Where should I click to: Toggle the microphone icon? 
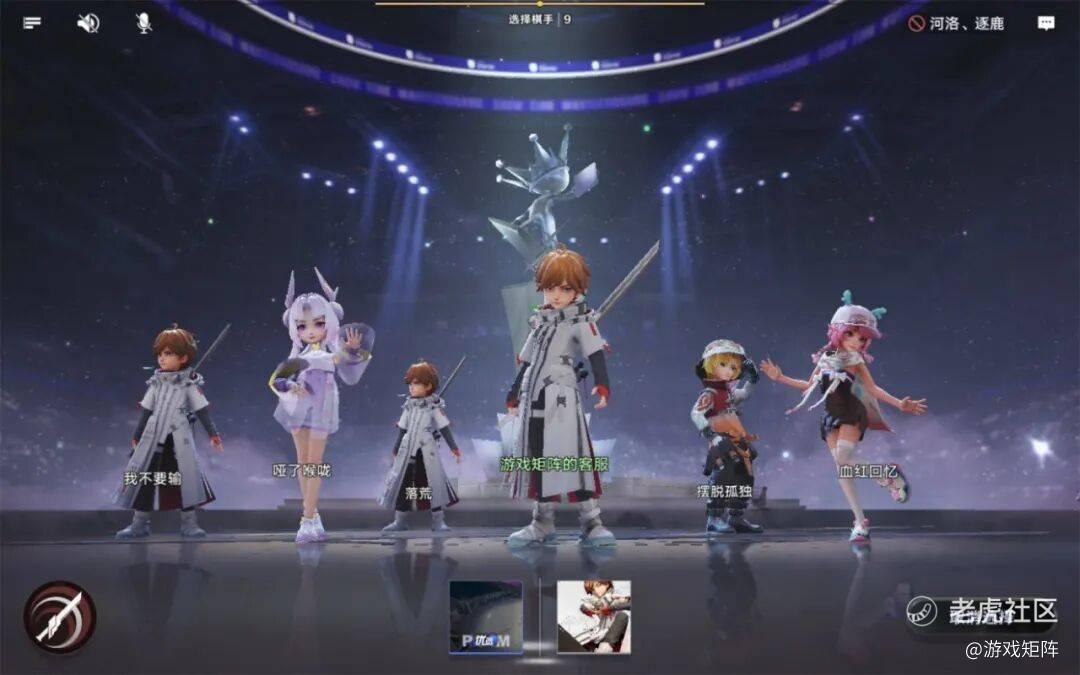[x=144, y=23]
